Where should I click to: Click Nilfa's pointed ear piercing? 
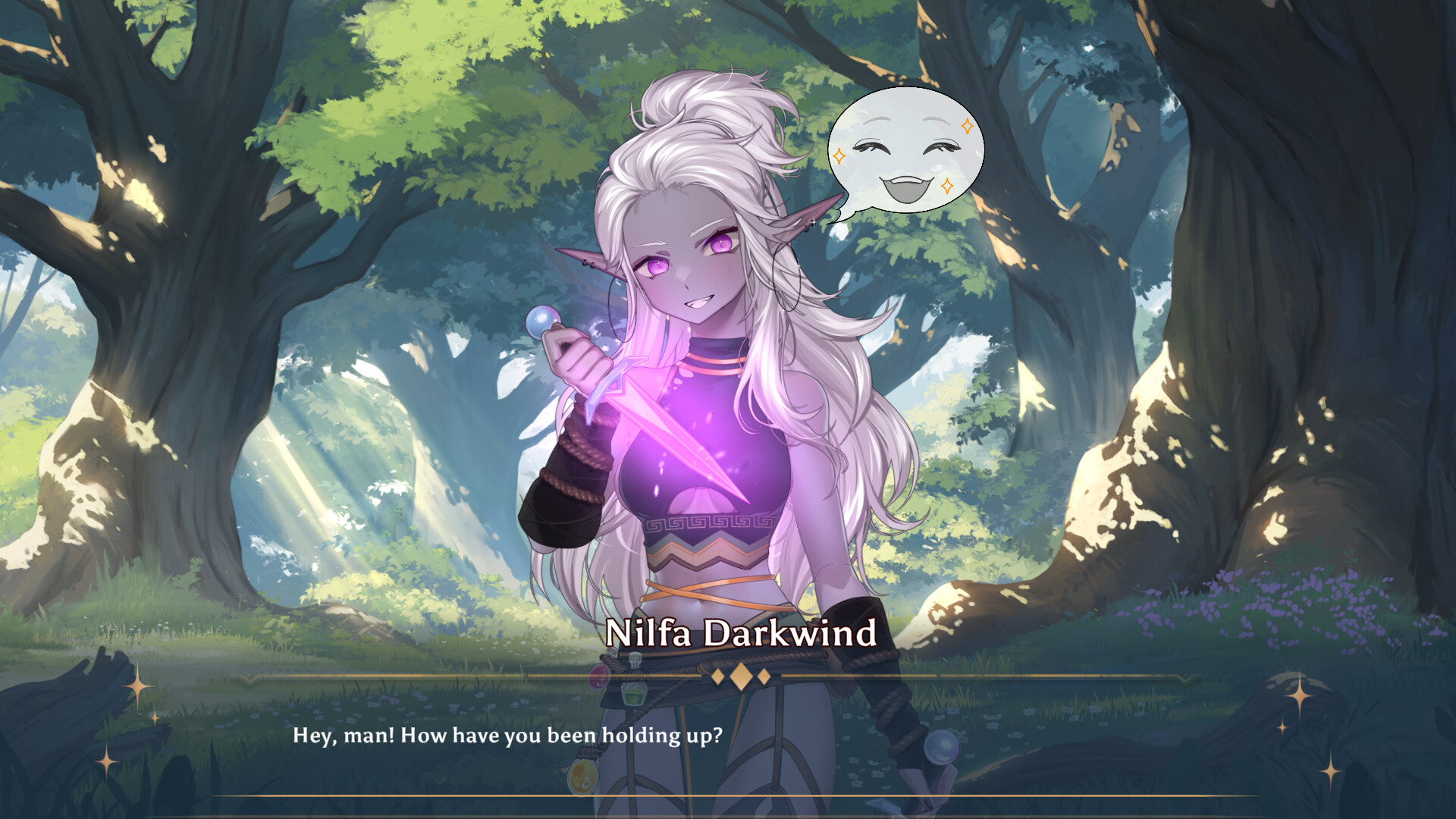pyautogui.click(x=588, y=264)
